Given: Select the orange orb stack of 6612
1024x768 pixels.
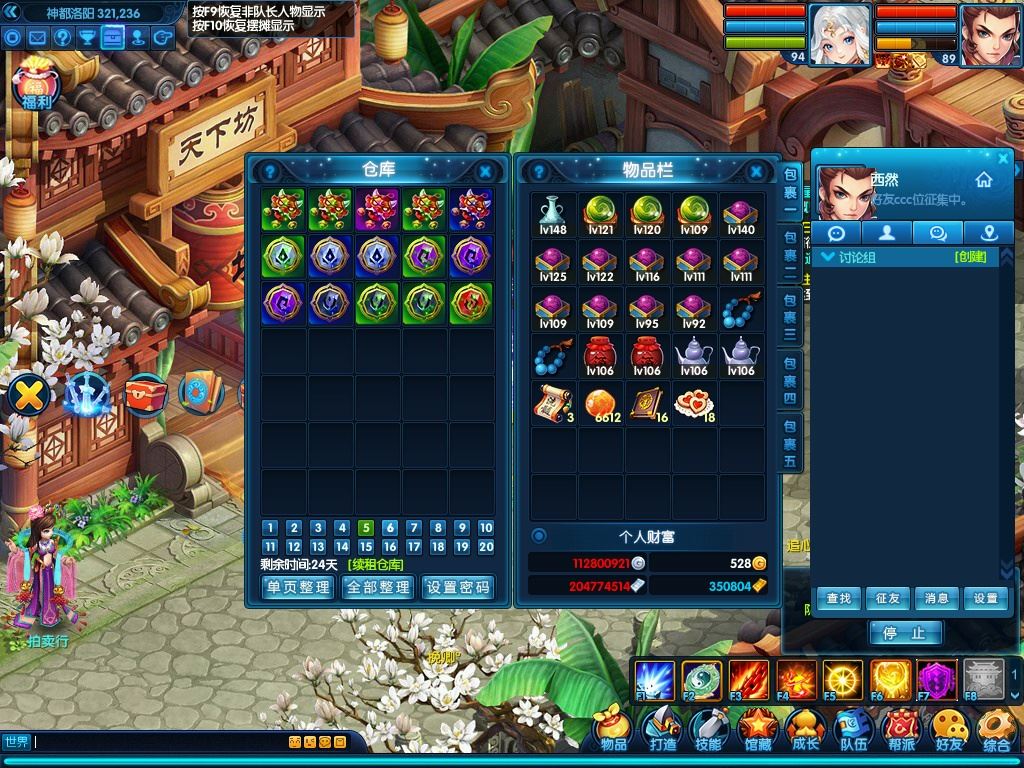Looking at the screenshot, I should (x=600, y=403).
